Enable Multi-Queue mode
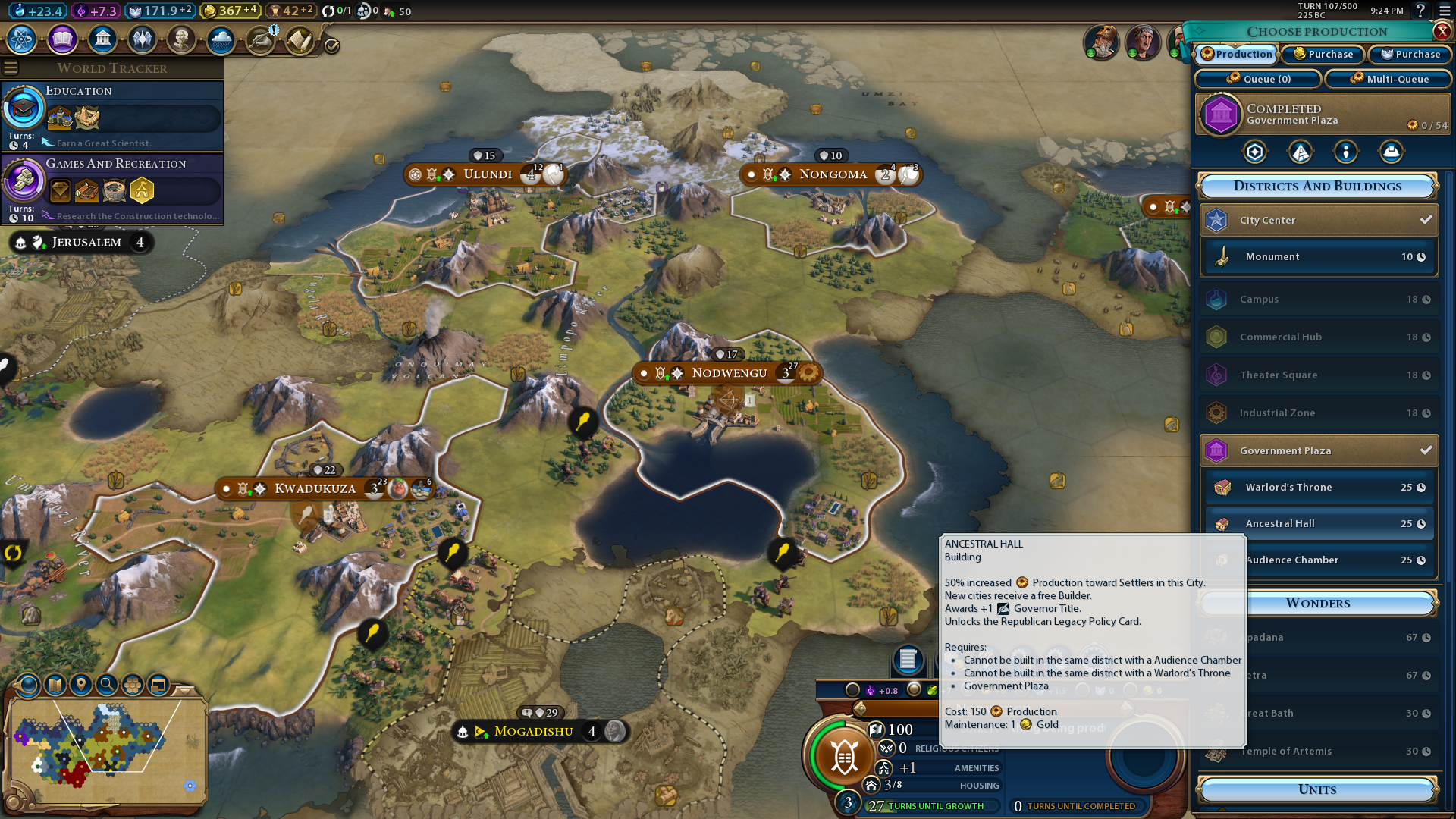 pyautogui.click(x=1389, y=79)
